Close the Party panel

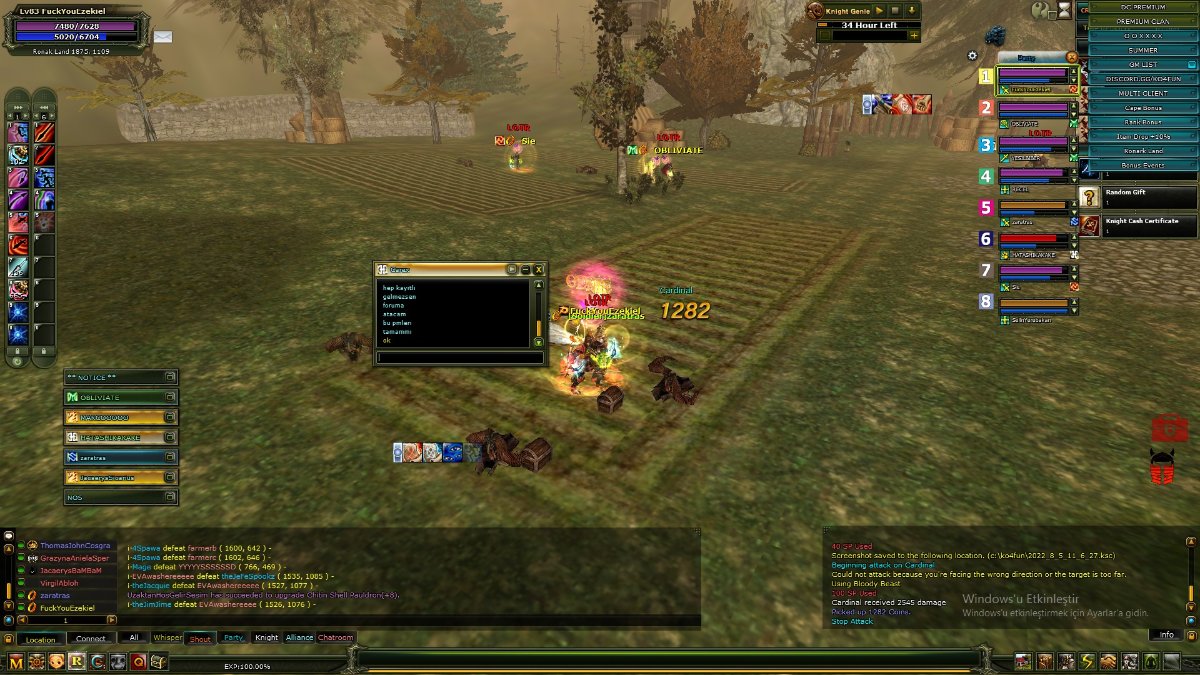coord(1072,57)
